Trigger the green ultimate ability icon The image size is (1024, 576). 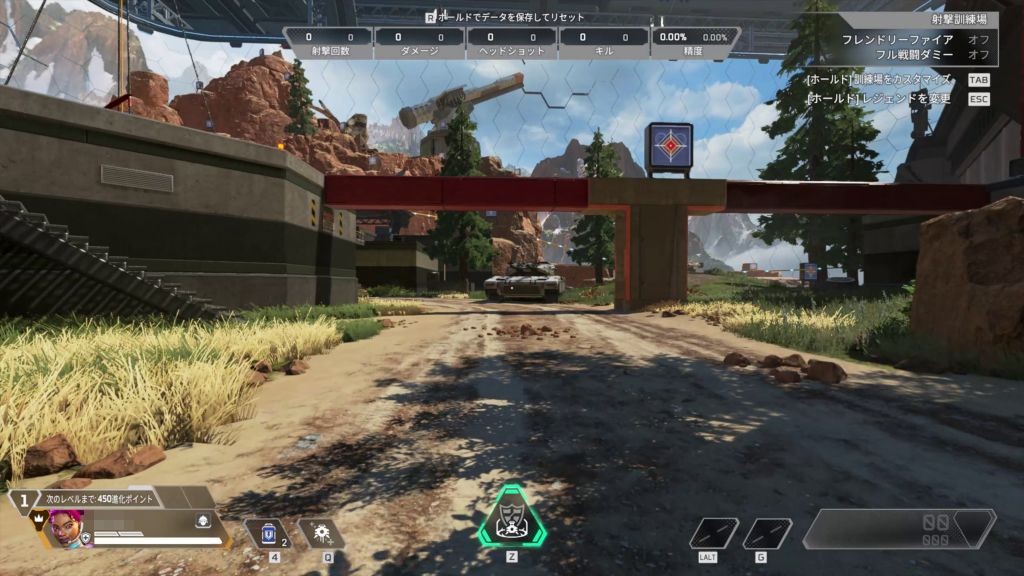(511, 517)
